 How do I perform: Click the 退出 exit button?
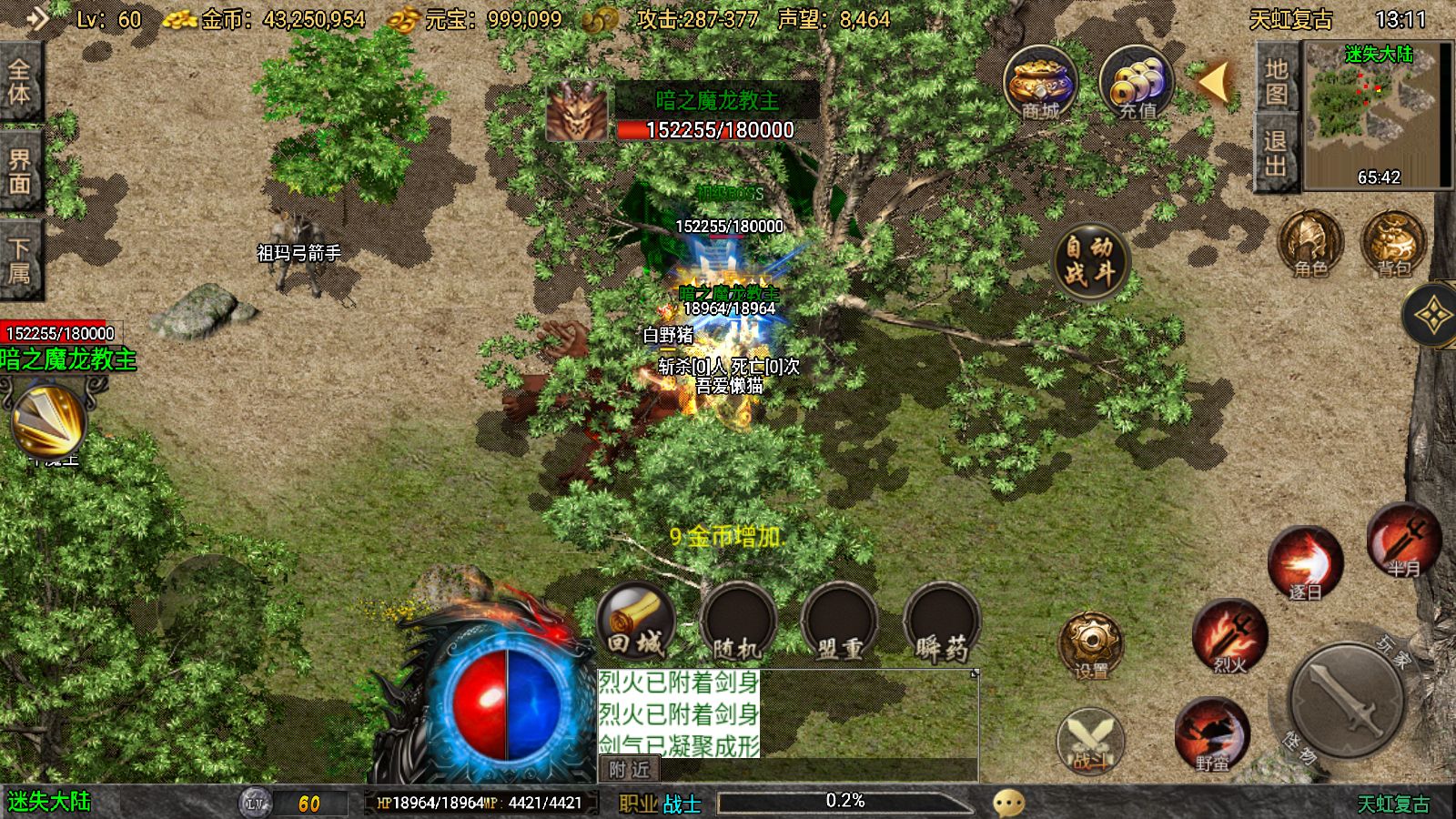tap(1276, 153)
